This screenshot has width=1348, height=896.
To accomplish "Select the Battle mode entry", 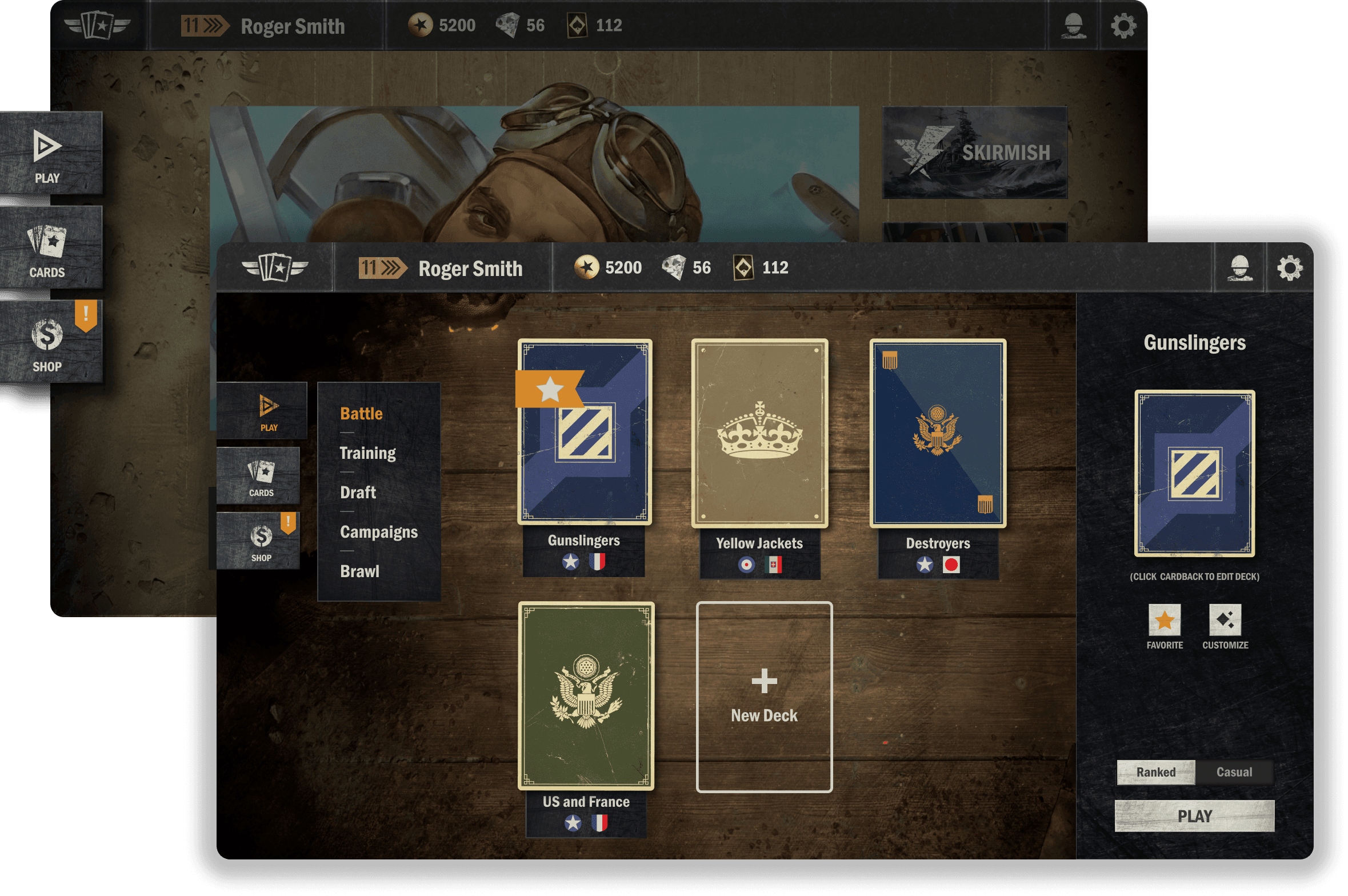I will pos(361,413).
